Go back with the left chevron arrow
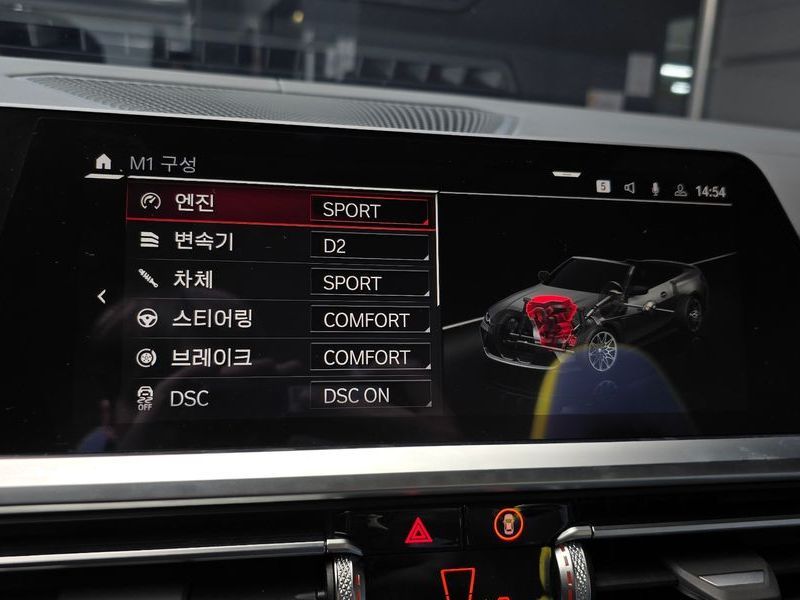The height and width of the screenshot is (600, 800). pos(101,297)
